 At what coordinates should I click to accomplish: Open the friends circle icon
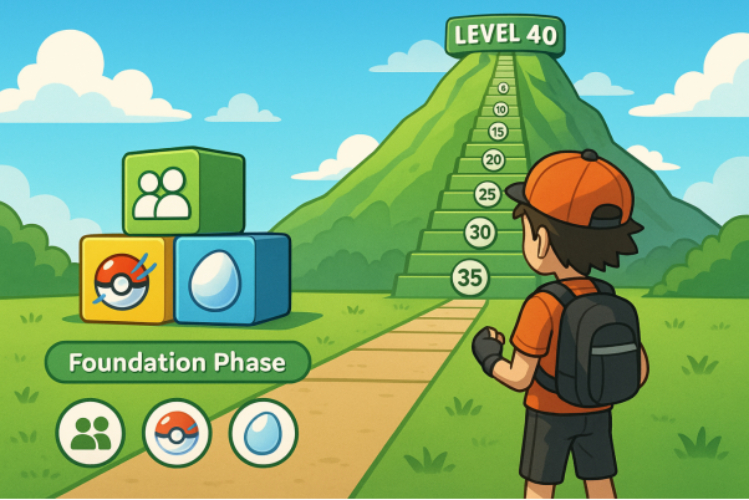(x=91, y=434)
